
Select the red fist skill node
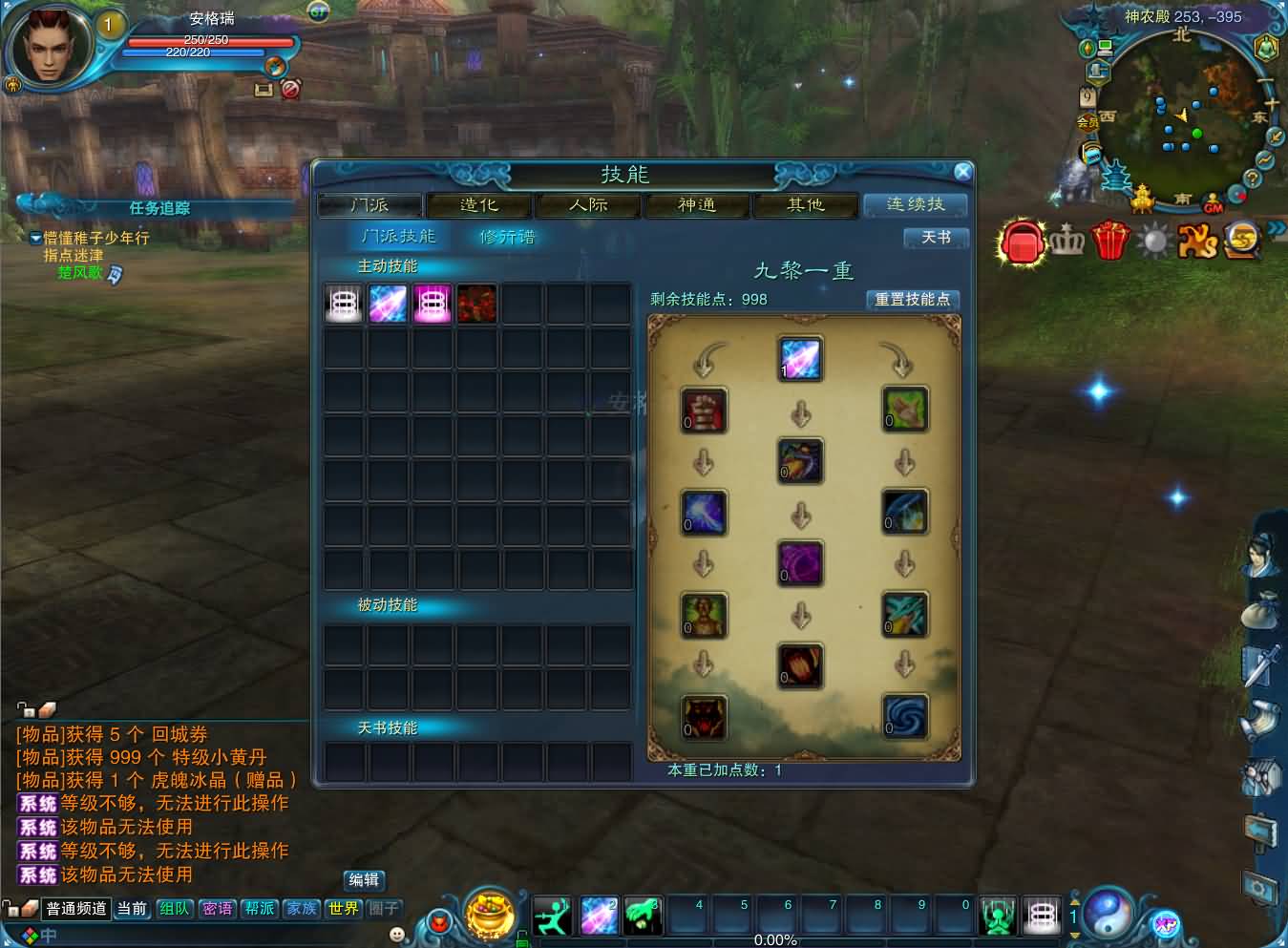click(x=705, y=410)
